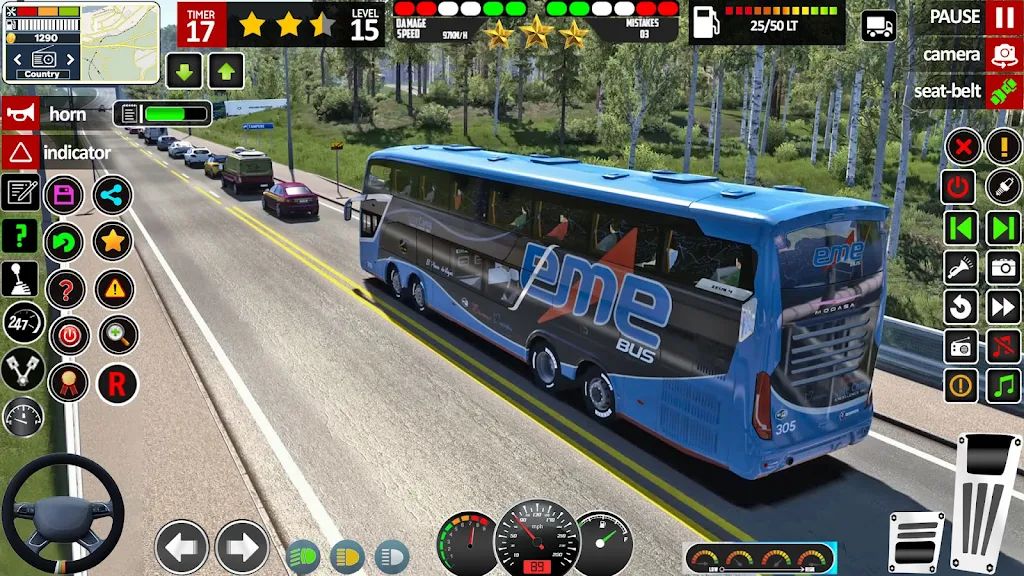Play music with the green note icon

click(1003, 385)
